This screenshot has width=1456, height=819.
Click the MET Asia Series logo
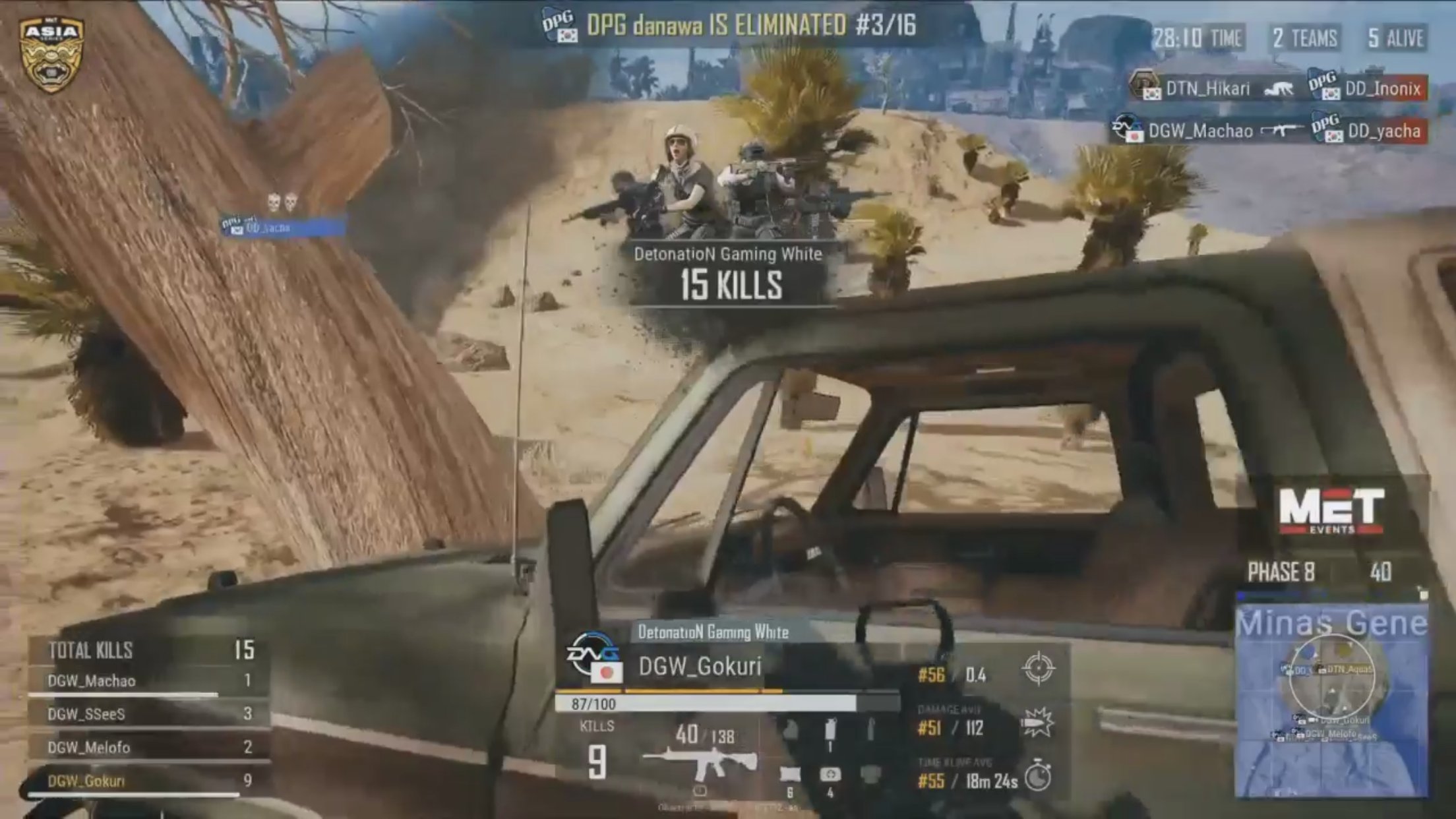pos(51,54)
